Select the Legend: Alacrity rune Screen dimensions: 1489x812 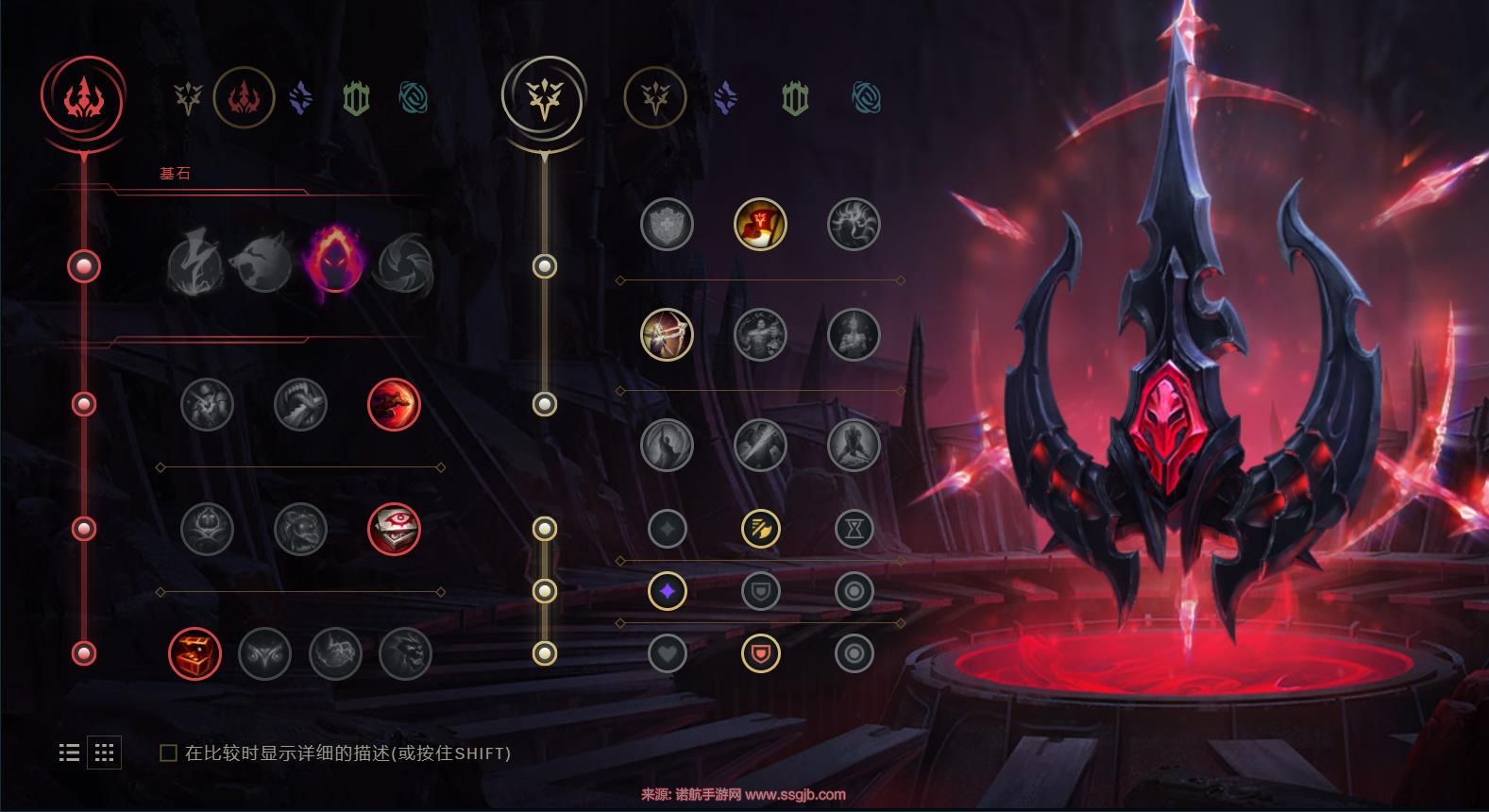click(x=667, y=335)
